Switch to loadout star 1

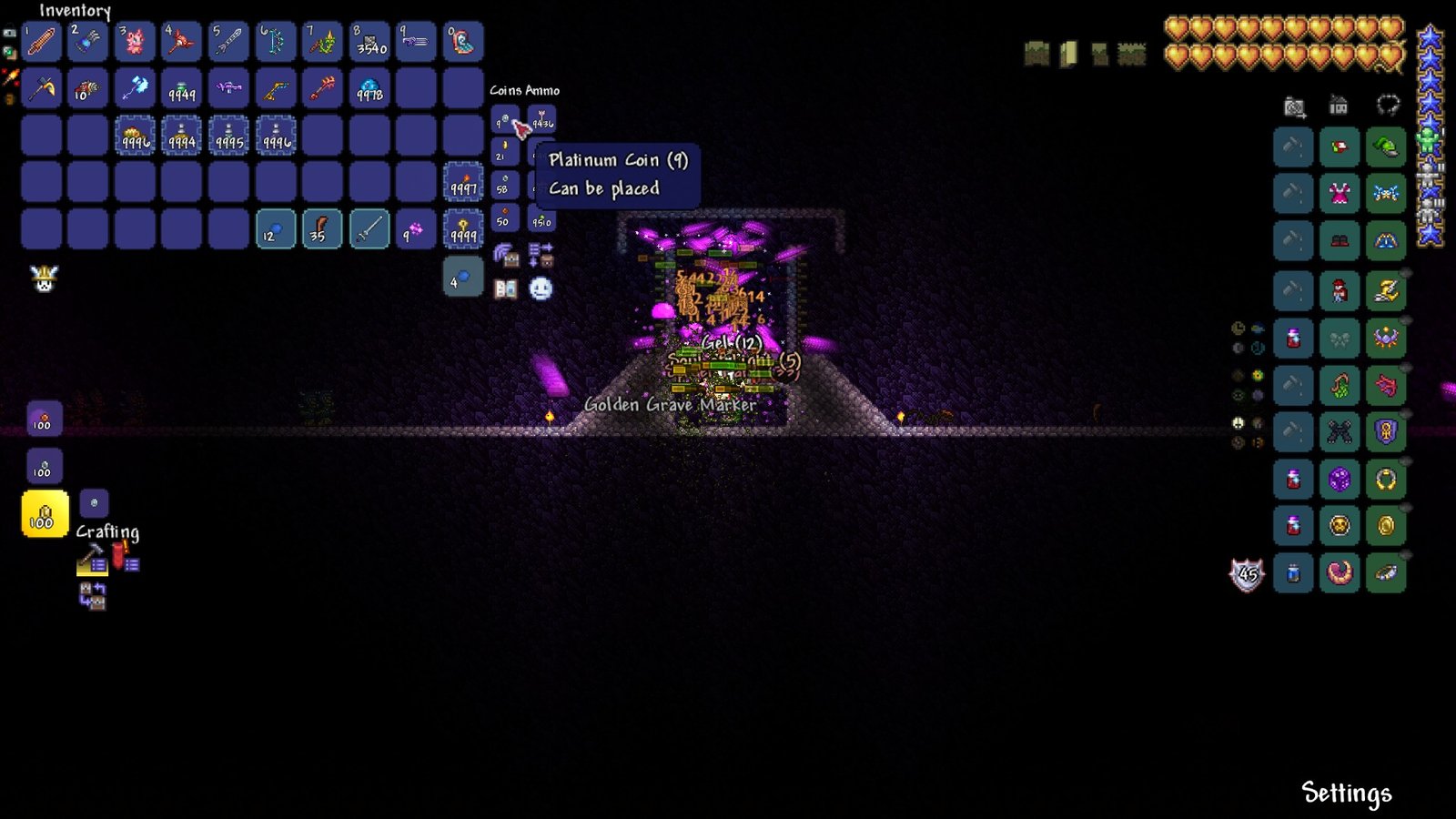[1427, 138]
